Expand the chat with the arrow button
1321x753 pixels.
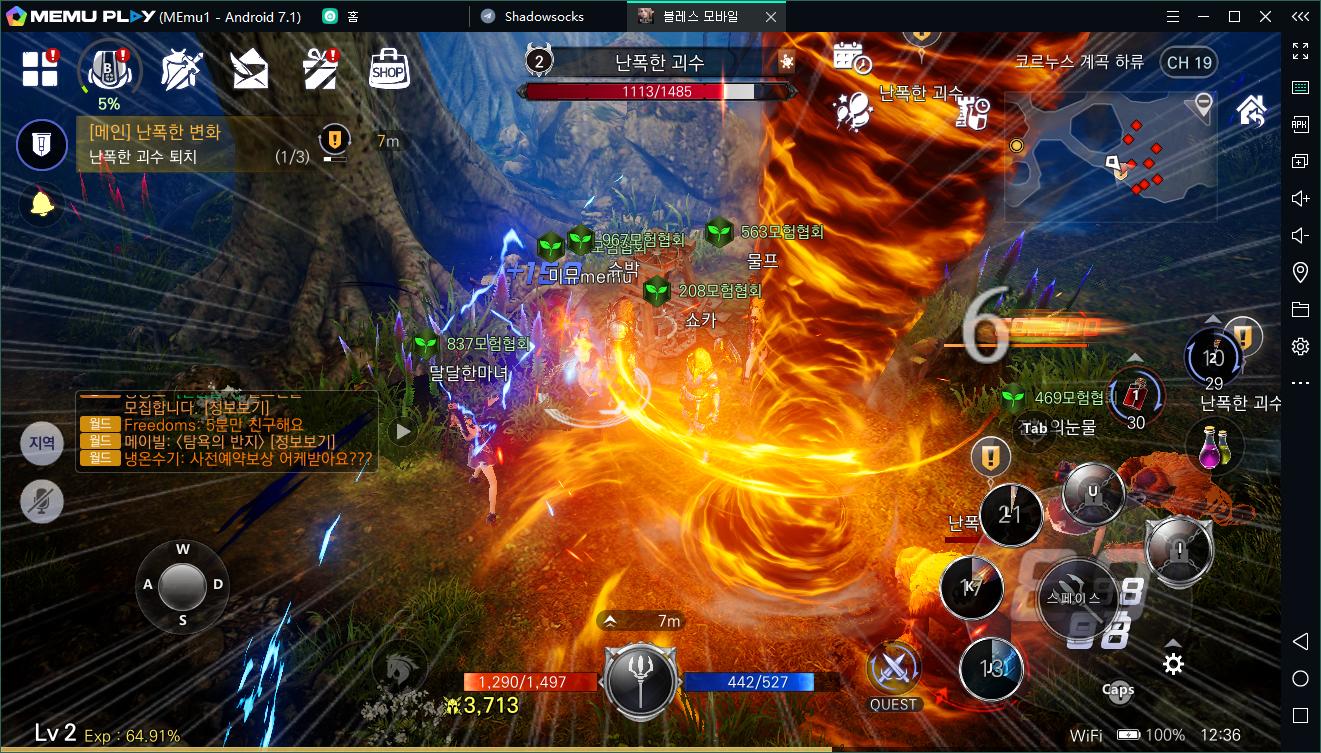[x=403, y=431]
